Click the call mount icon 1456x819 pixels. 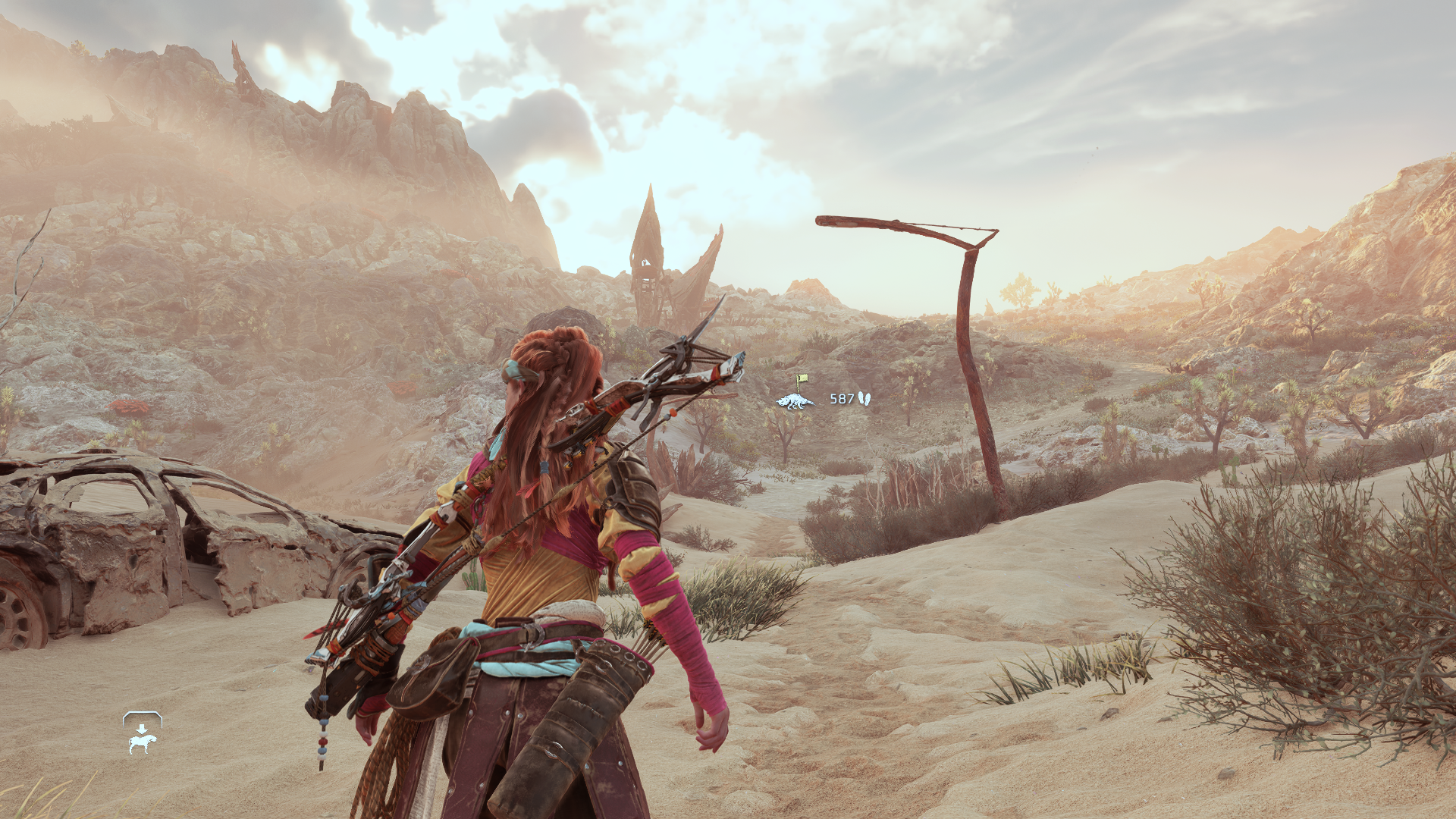[x=142, y=734]
